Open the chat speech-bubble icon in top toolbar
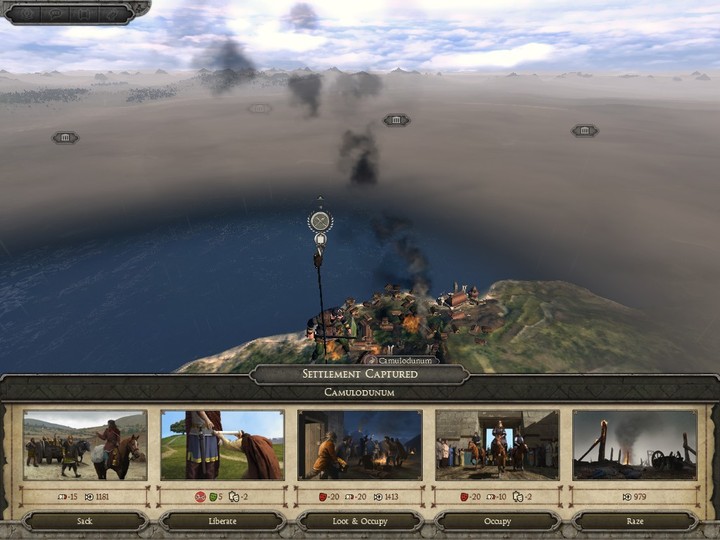This screenshot has height=540, width=720. (x=55, y=13)
